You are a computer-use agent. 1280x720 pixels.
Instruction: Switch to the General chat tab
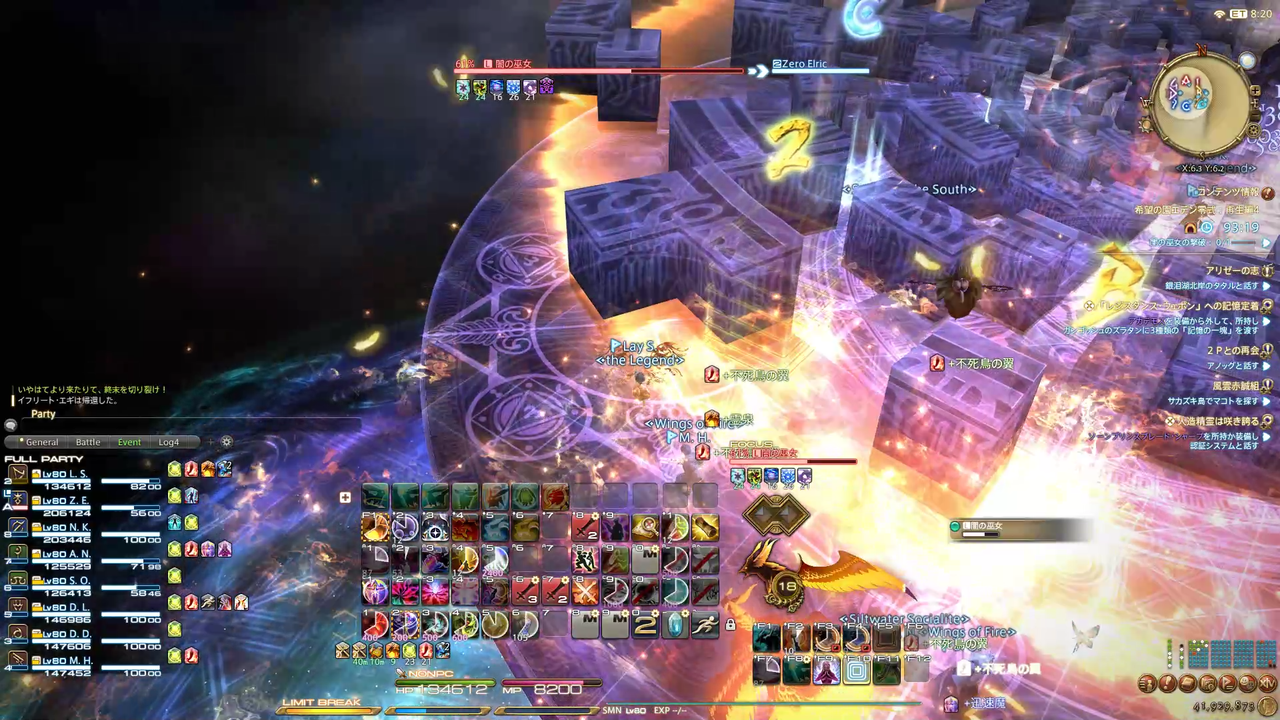pos(42,442)
